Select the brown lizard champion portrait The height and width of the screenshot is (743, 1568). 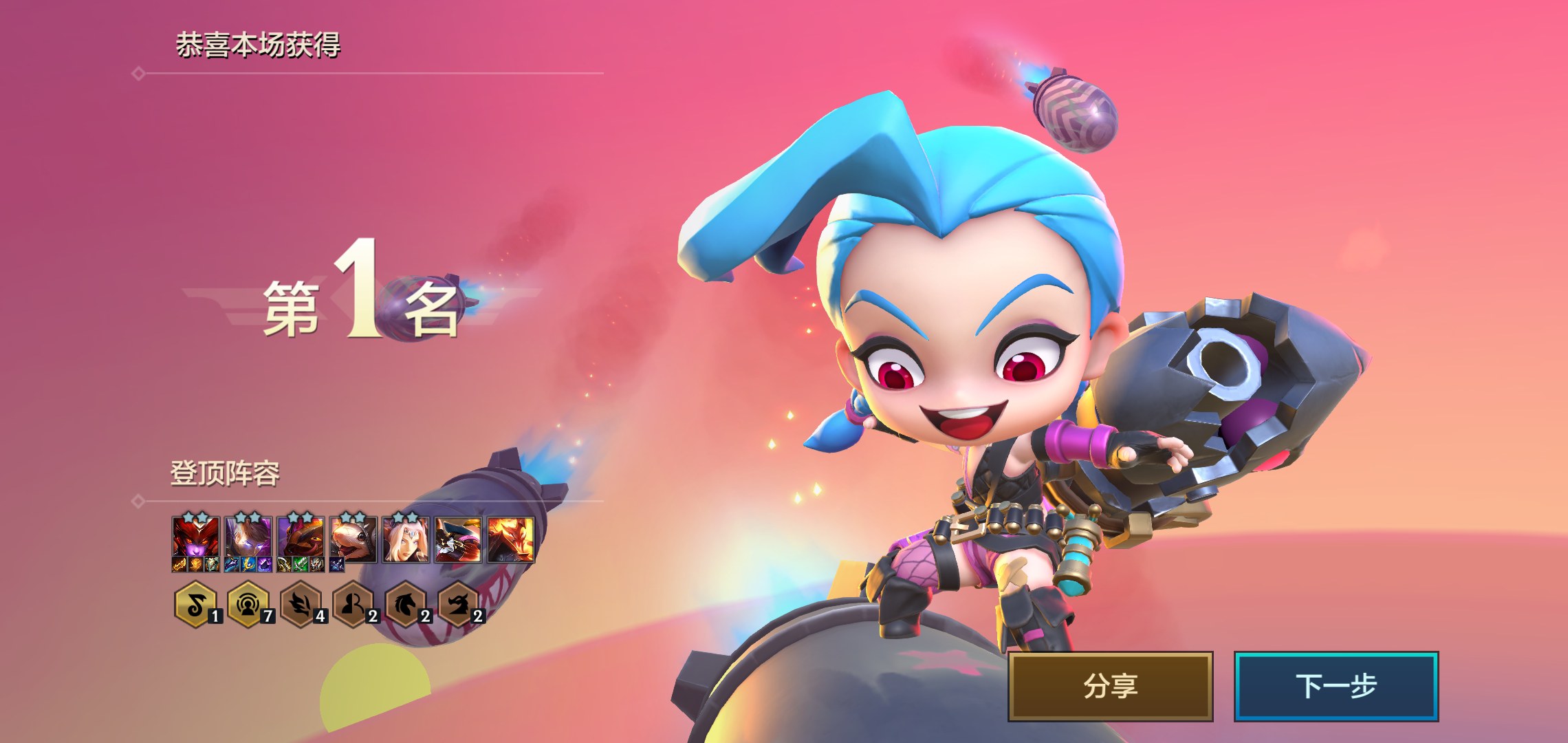[301, 538]
